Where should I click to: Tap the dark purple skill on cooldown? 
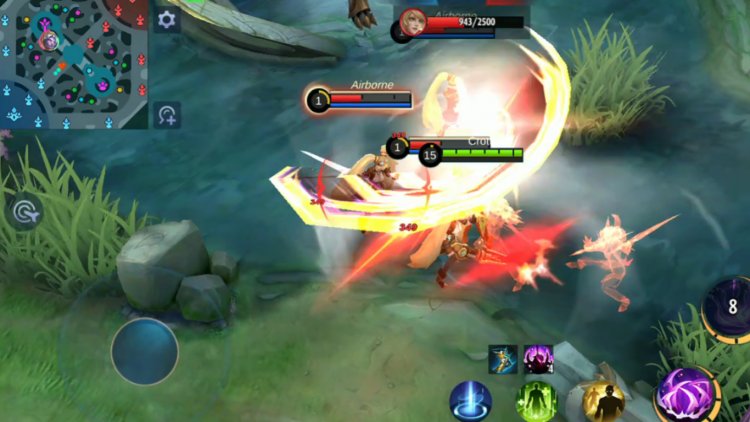[x=731, y=309]
